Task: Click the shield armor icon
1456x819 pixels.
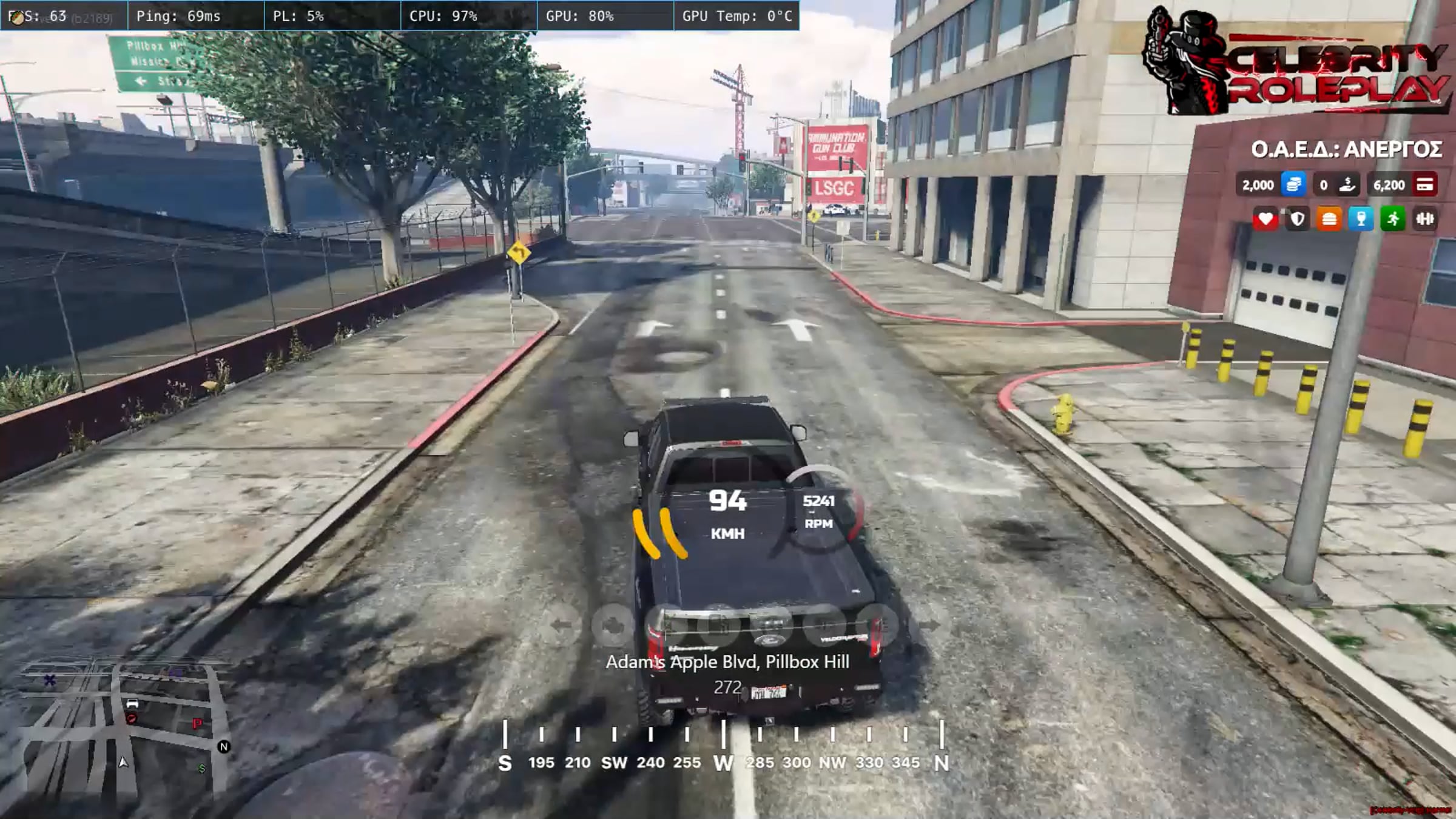Action: pyautogui.click(x=1297, y=219)
